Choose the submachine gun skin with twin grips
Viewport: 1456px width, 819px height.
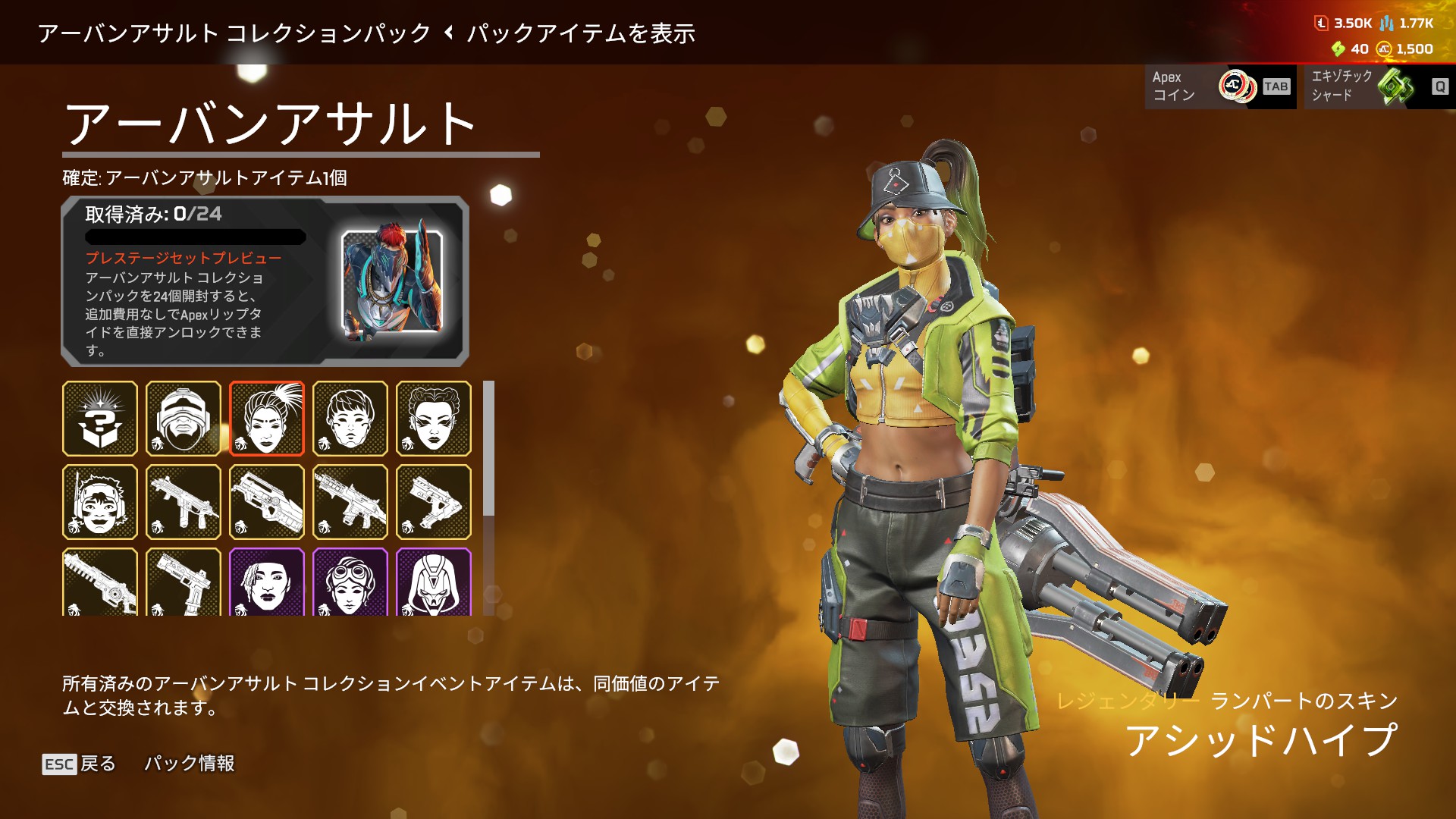(x=184, y=502)
